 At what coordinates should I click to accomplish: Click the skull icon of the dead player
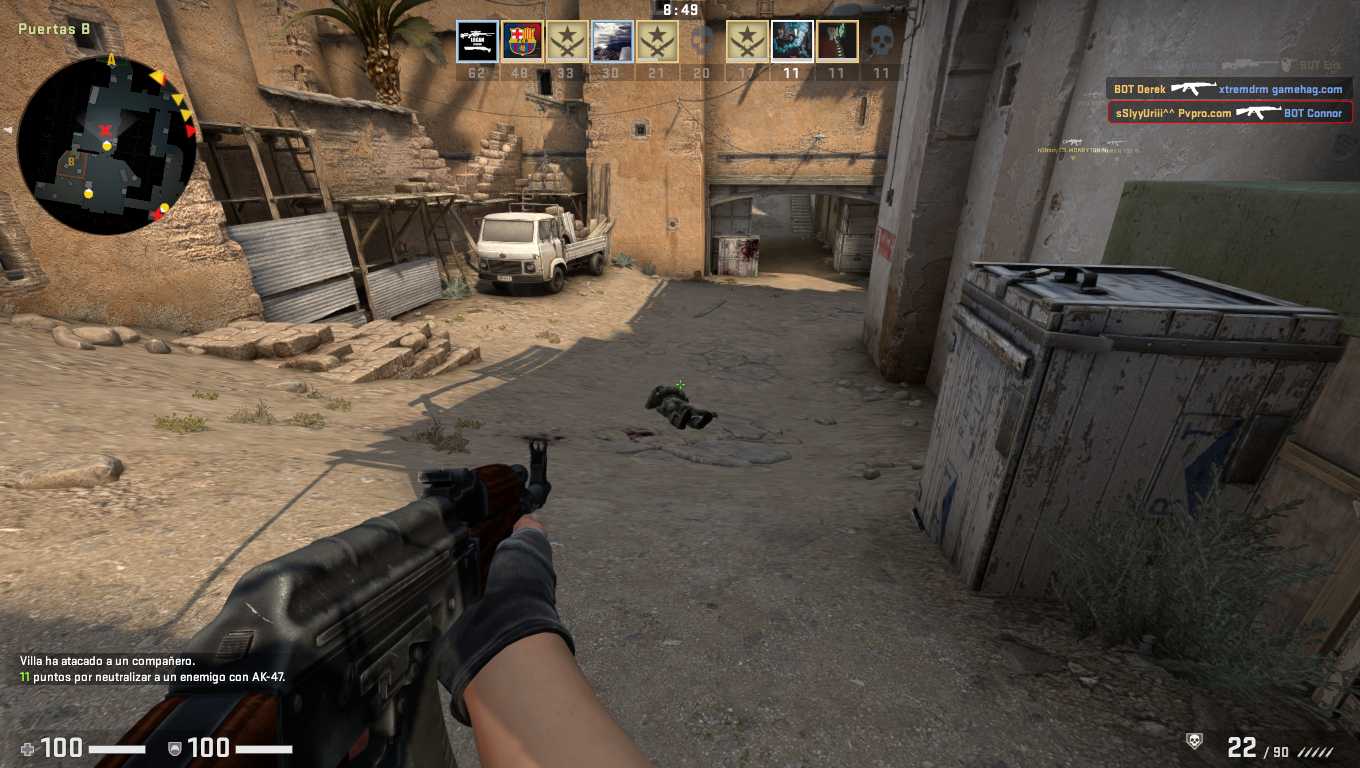pos(880,42)
